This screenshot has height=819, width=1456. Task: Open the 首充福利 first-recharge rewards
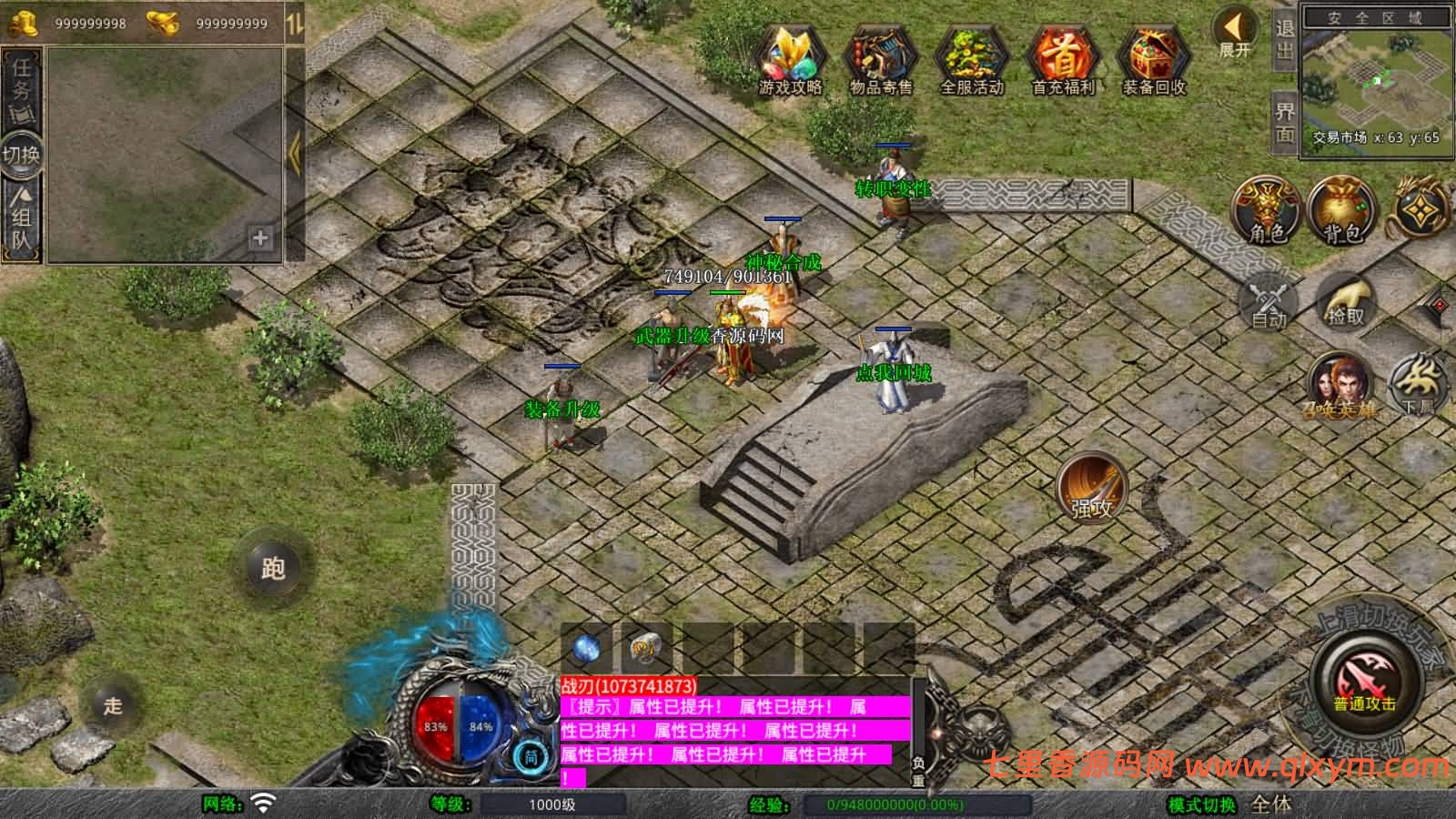(x=1063, y=57)
